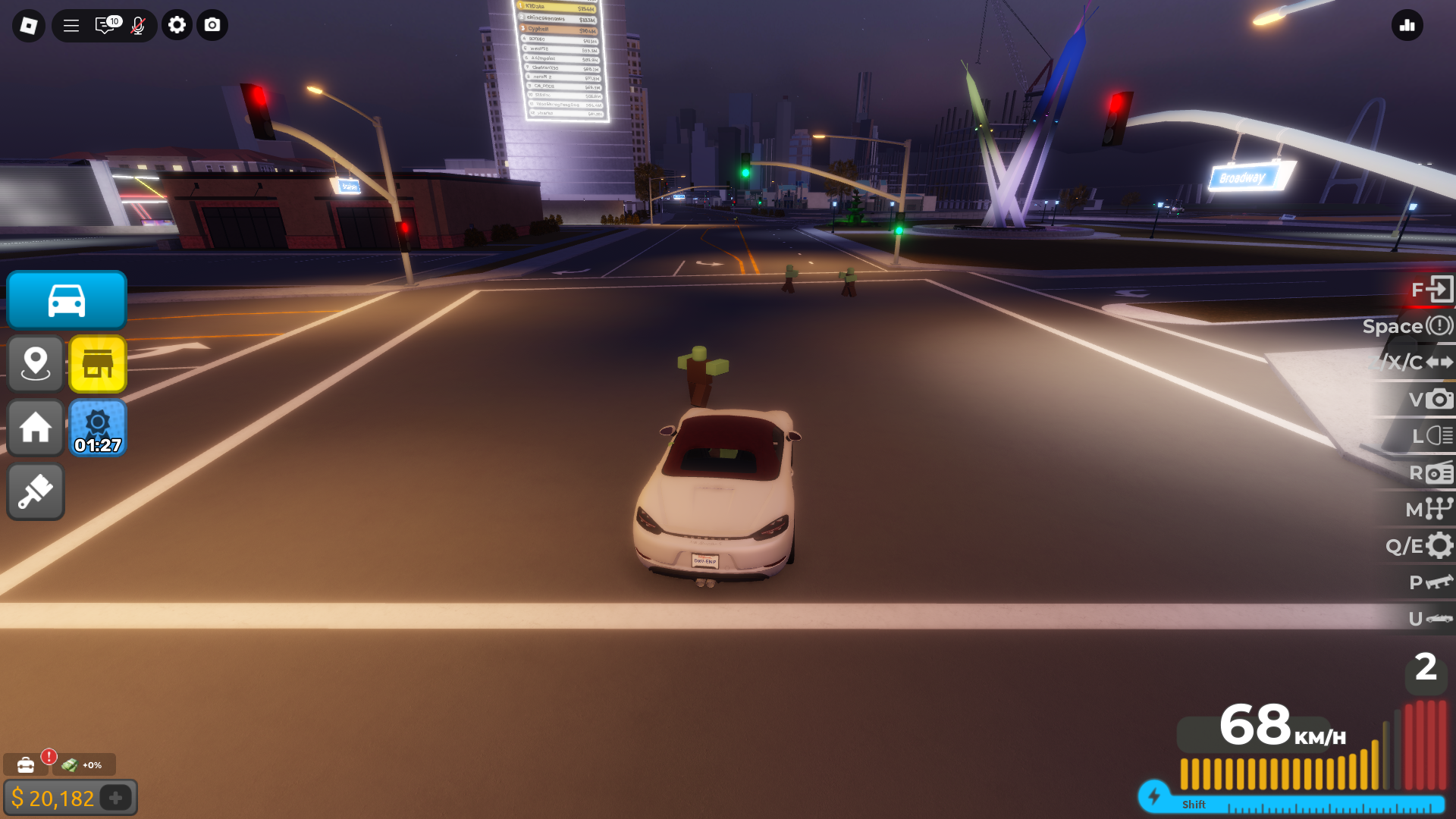This screenshot has height=819, width=1456.
Task: Expand the money earnings +0% indicator
Action: click(x=82, y=764)
